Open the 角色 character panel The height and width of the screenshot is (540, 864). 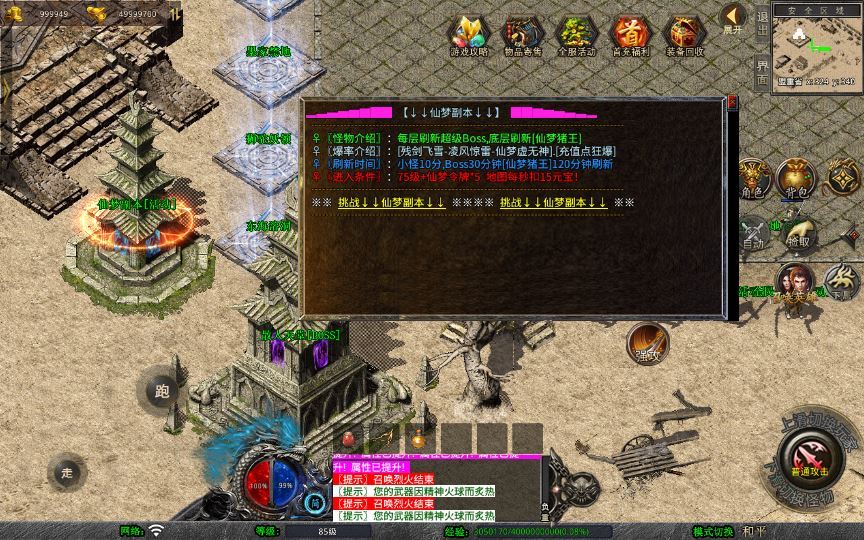click(752, 180)
